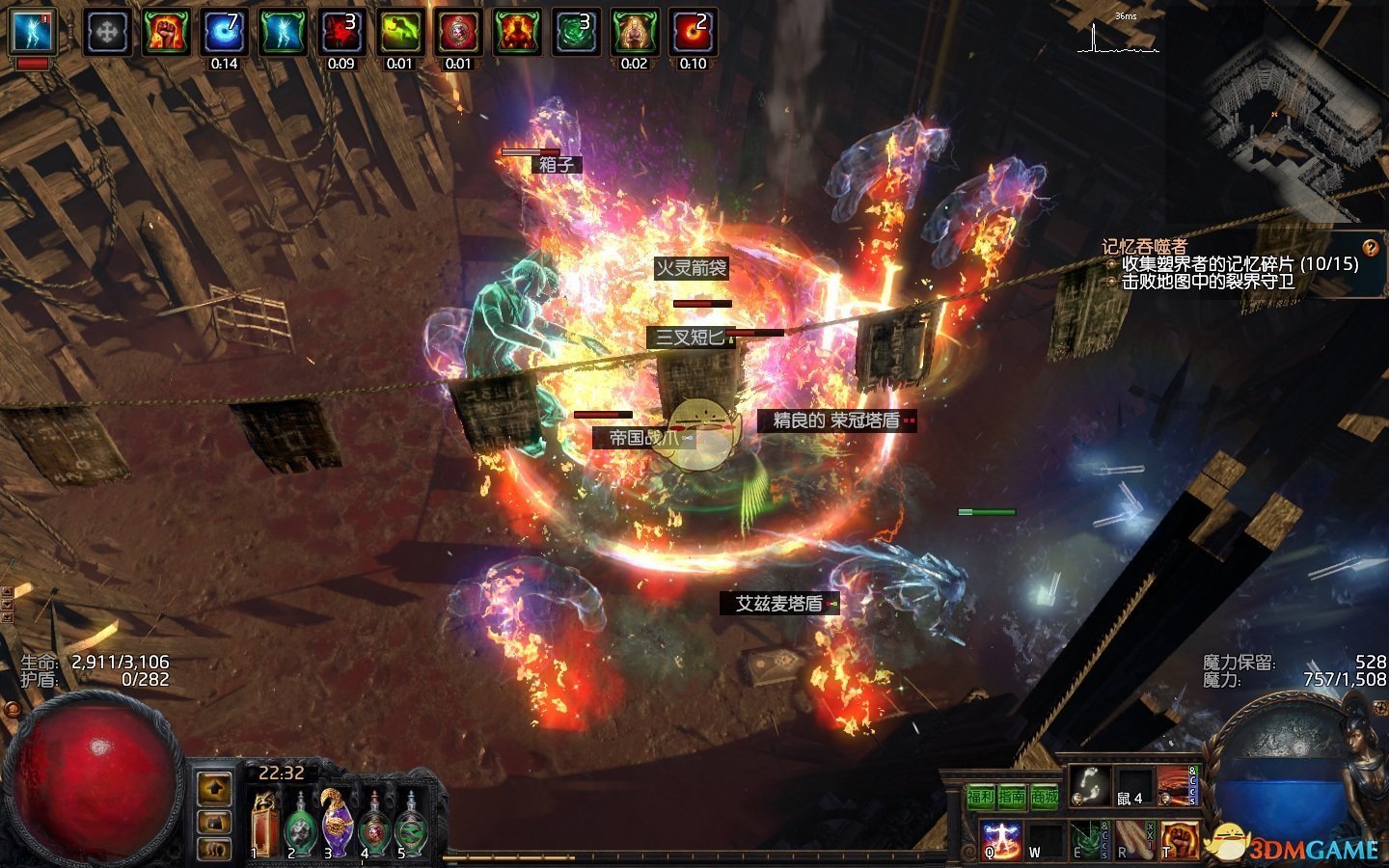Screen dimensions: 1389x868
Task: Activate the Q skill with glowing figure
Action: (x=999, y=839)
